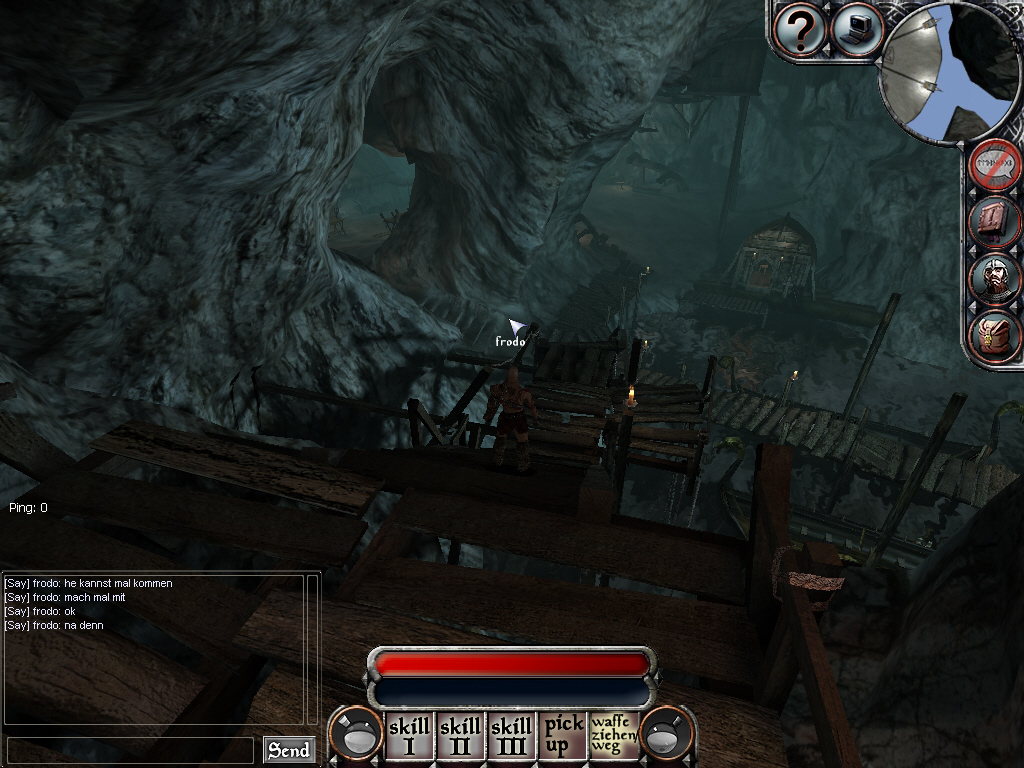1024x768 pixels.
Task: Use the skill II button
Action: click(x=460, y=736)
